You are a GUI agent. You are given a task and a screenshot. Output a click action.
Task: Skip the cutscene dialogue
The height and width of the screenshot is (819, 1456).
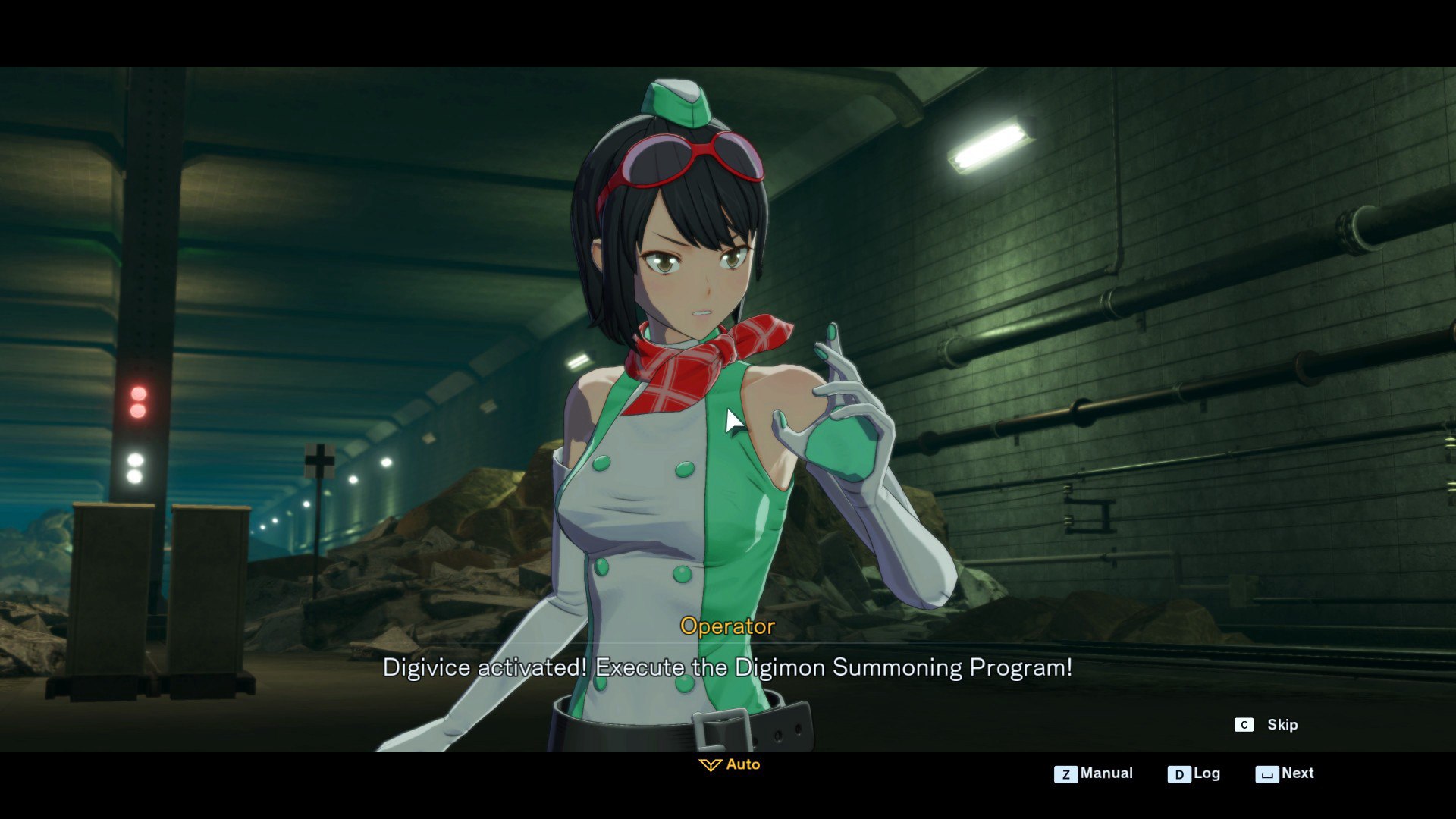click(1266, 725)
